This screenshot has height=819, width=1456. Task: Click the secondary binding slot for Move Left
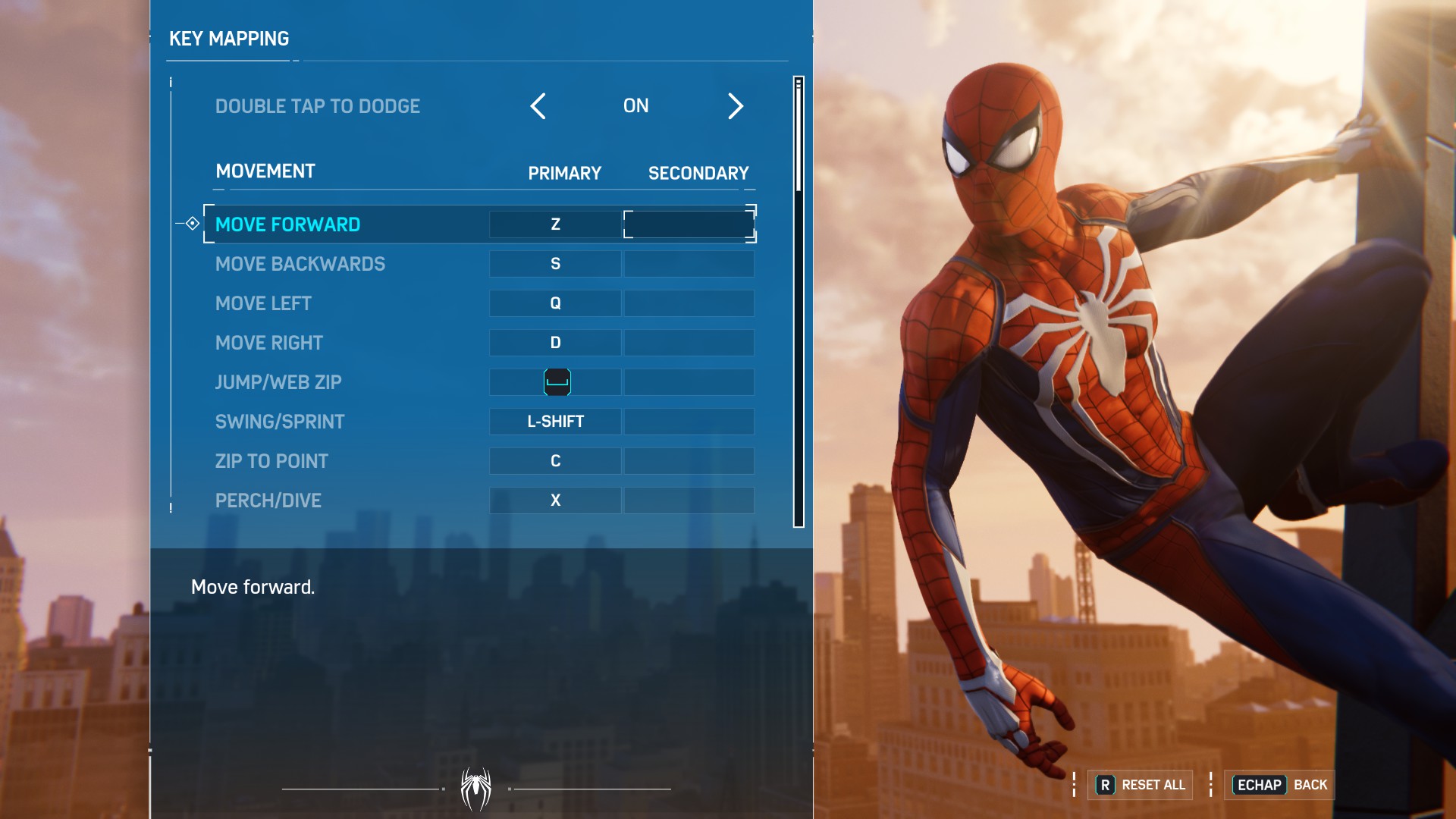689,303
